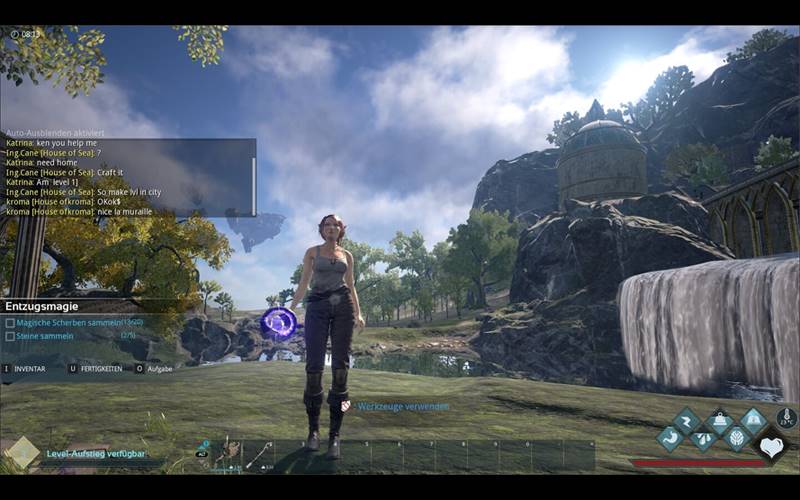
Task: Open the Fertigkeiten skills panel
Action: coord(94,368)
